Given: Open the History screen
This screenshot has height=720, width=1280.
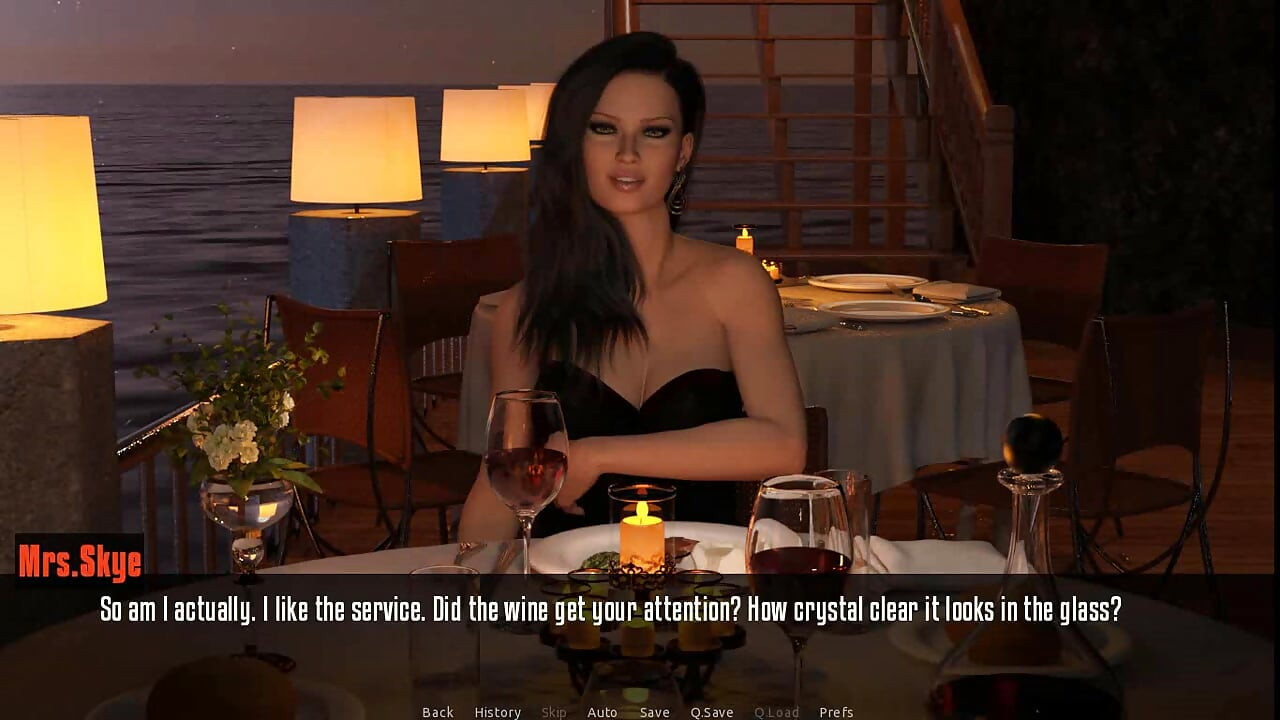Looking at the screenshot, I should click(x=497, y=712).
